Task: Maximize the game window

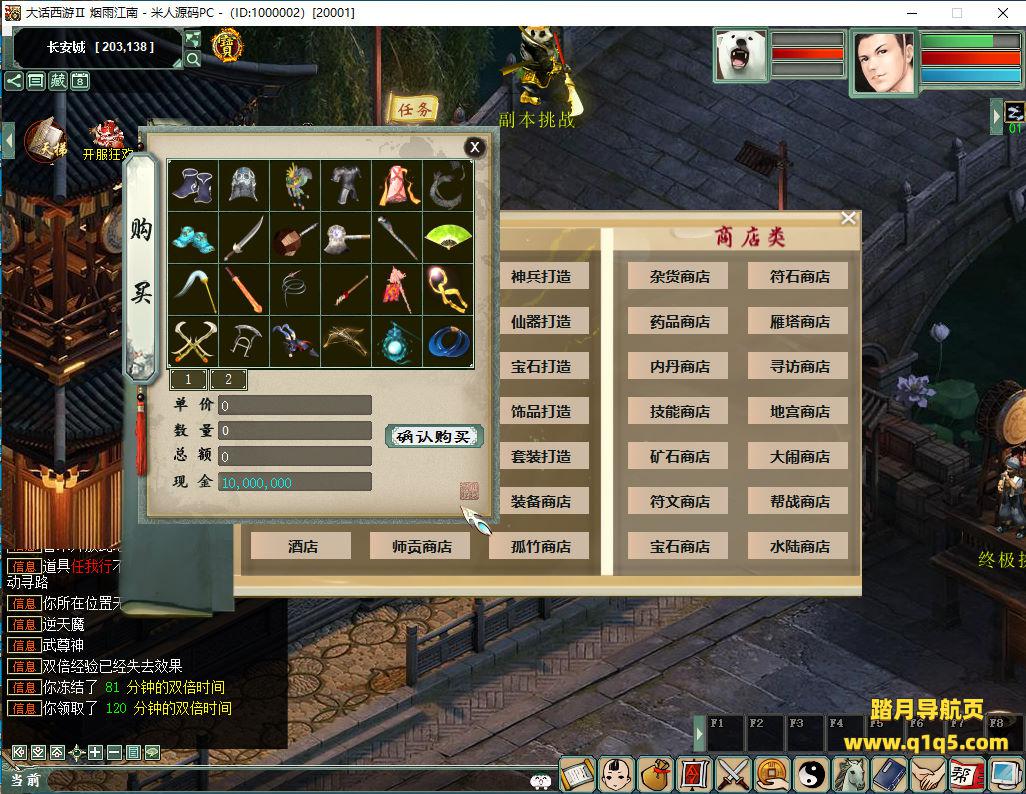Action: click(x=956, y=13)
